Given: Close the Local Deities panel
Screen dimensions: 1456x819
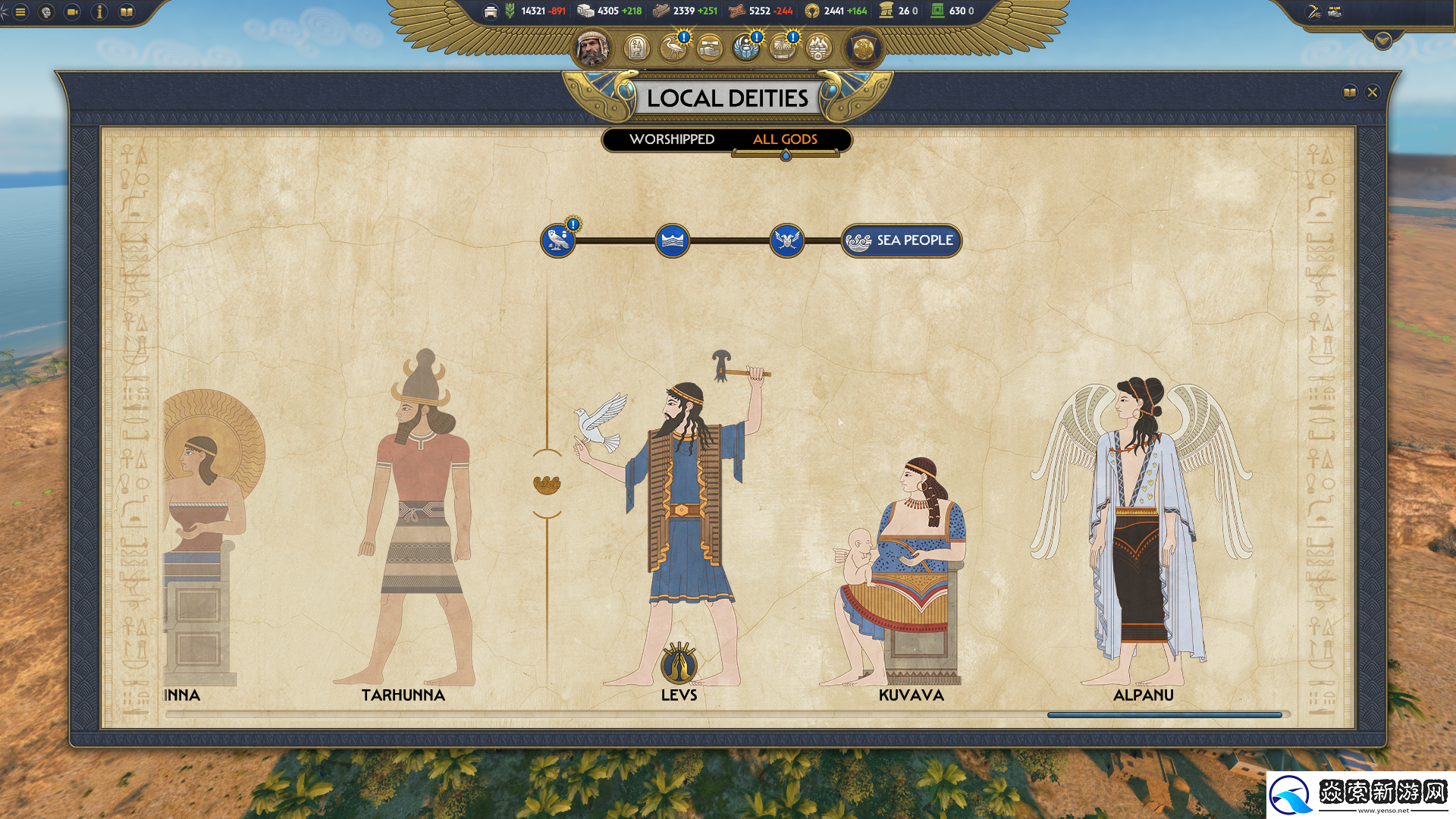Looking at the screenshot, I should click(1372, 93).
